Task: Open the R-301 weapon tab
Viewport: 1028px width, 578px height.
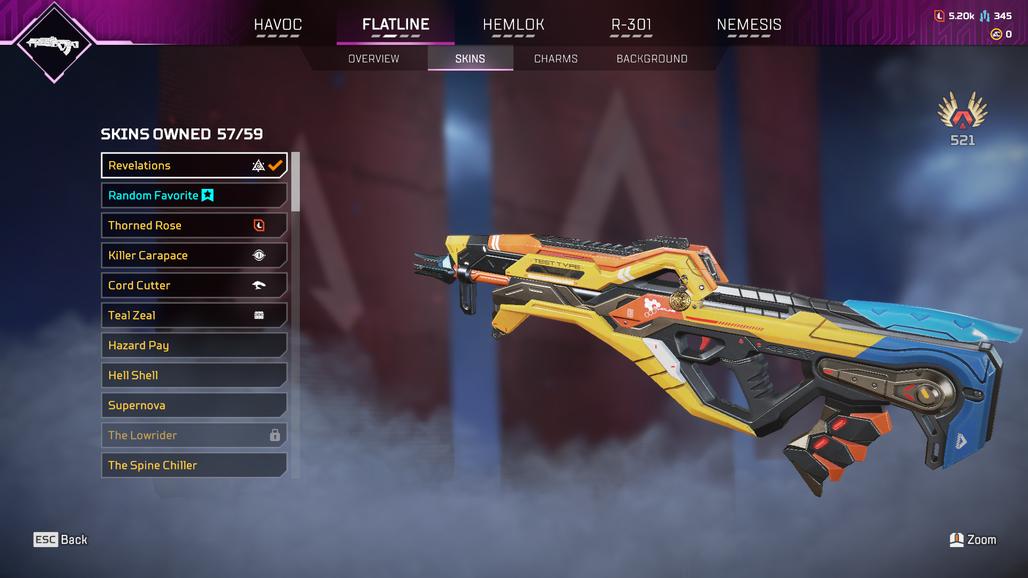Action: pyautogui.click(x=631, y=25)
